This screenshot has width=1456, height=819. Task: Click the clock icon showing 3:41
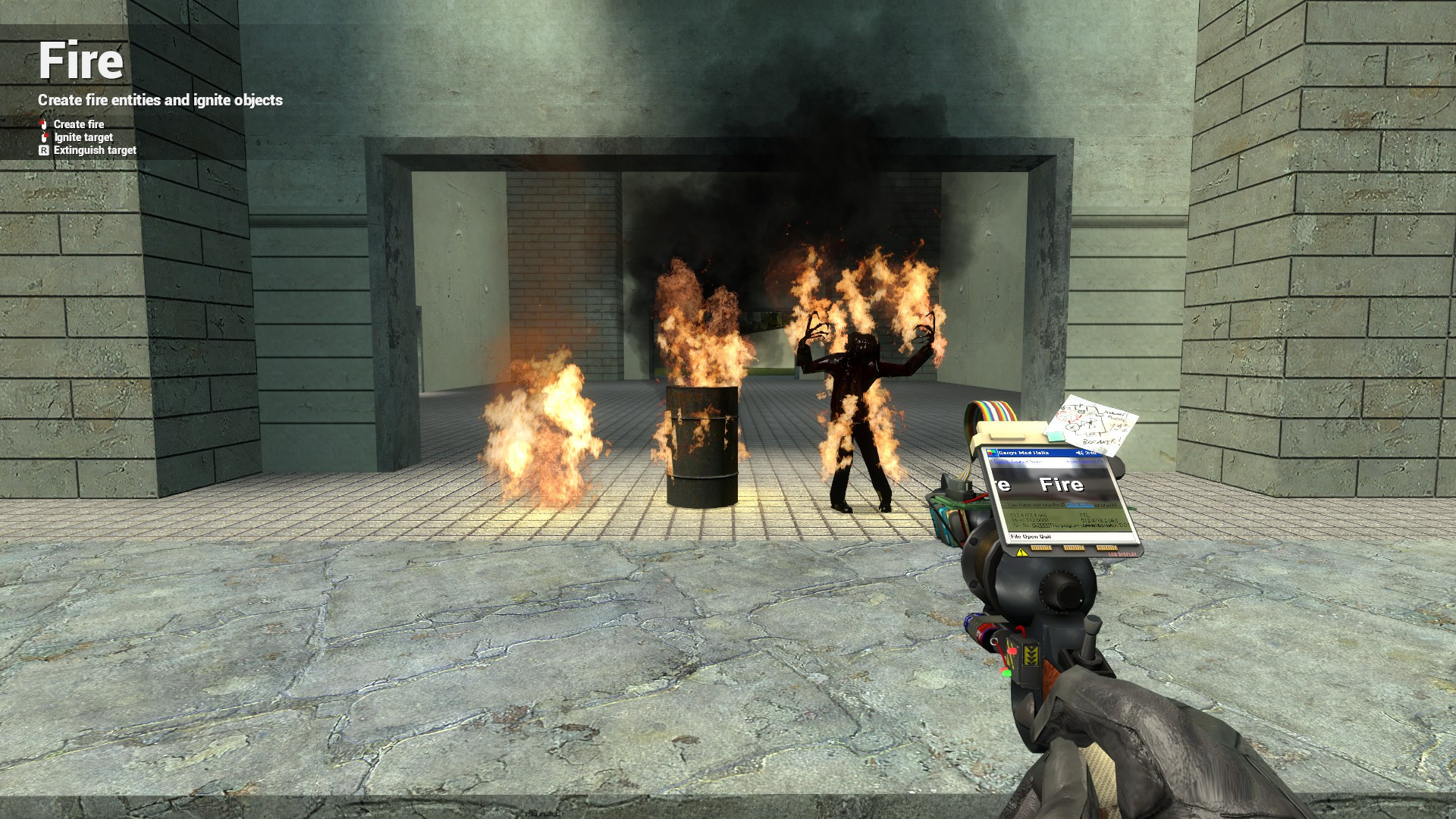(x=1090, y=453)
